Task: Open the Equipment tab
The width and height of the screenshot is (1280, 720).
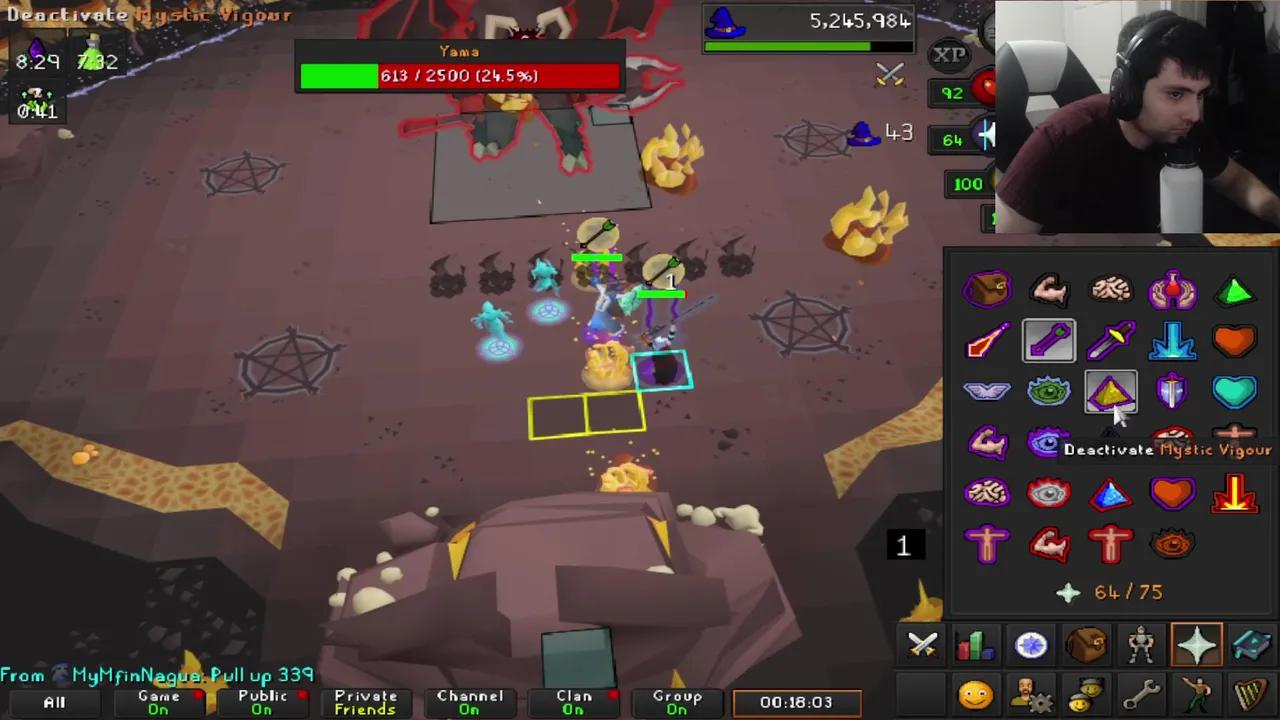Action: (1142, 645)
